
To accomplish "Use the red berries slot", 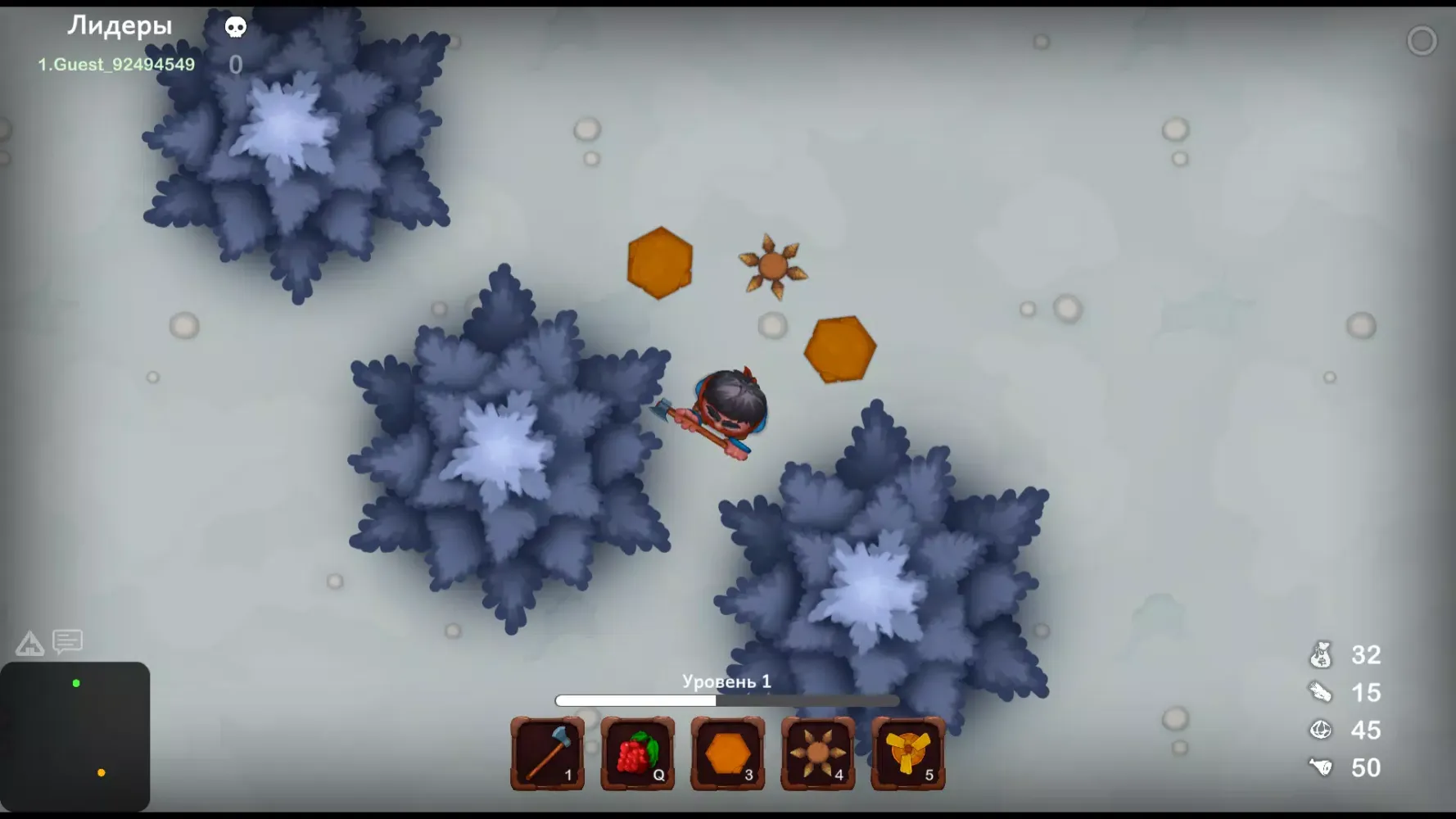I will (x=638, y=753).
